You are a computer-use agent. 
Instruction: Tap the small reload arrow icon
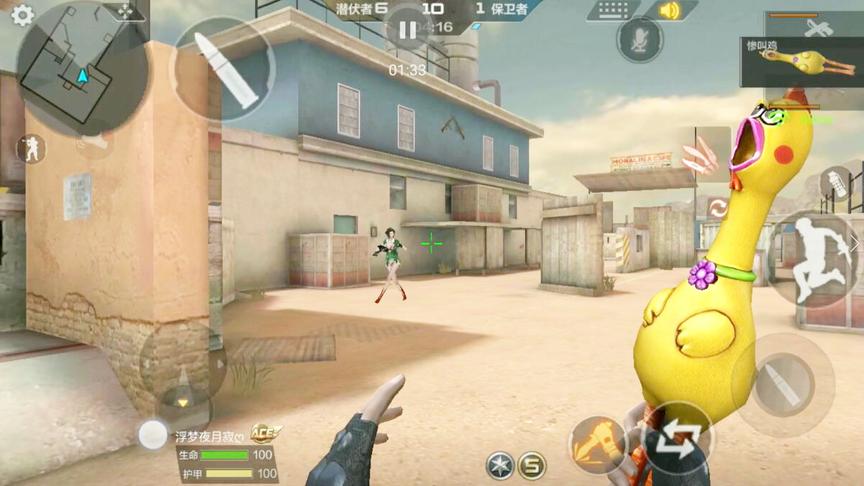717,209
